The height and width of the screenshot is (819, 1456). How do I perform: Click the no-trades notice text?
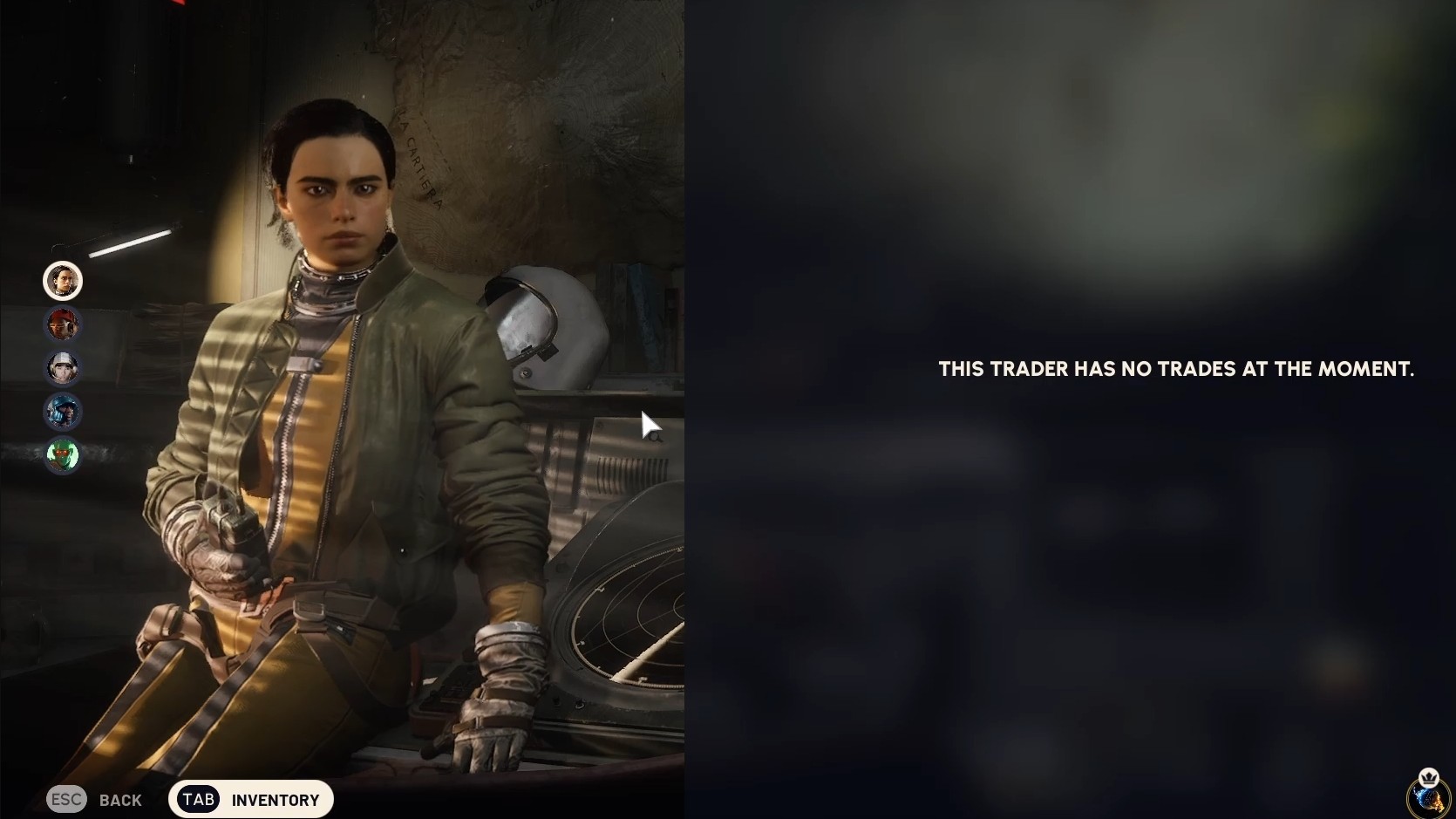[x=1175, y=369]
